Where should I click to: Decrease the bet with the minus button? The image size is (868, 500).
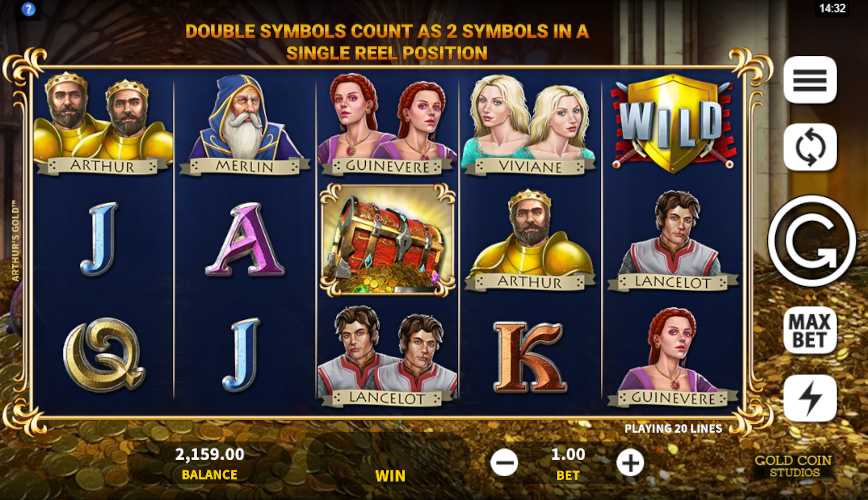[x=505, y=462]
